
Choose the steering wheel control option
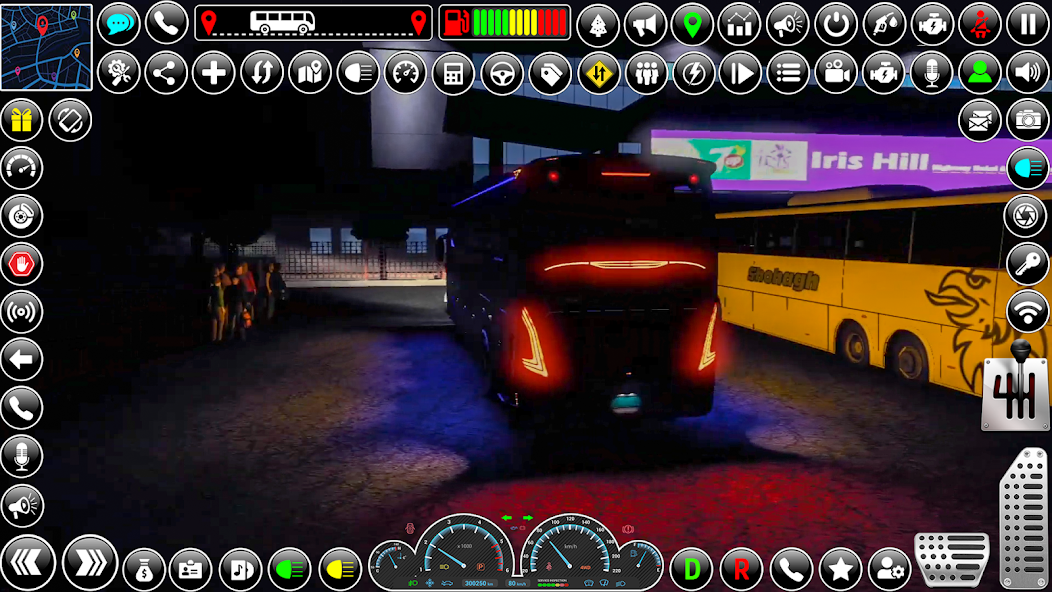pos(502,73)
